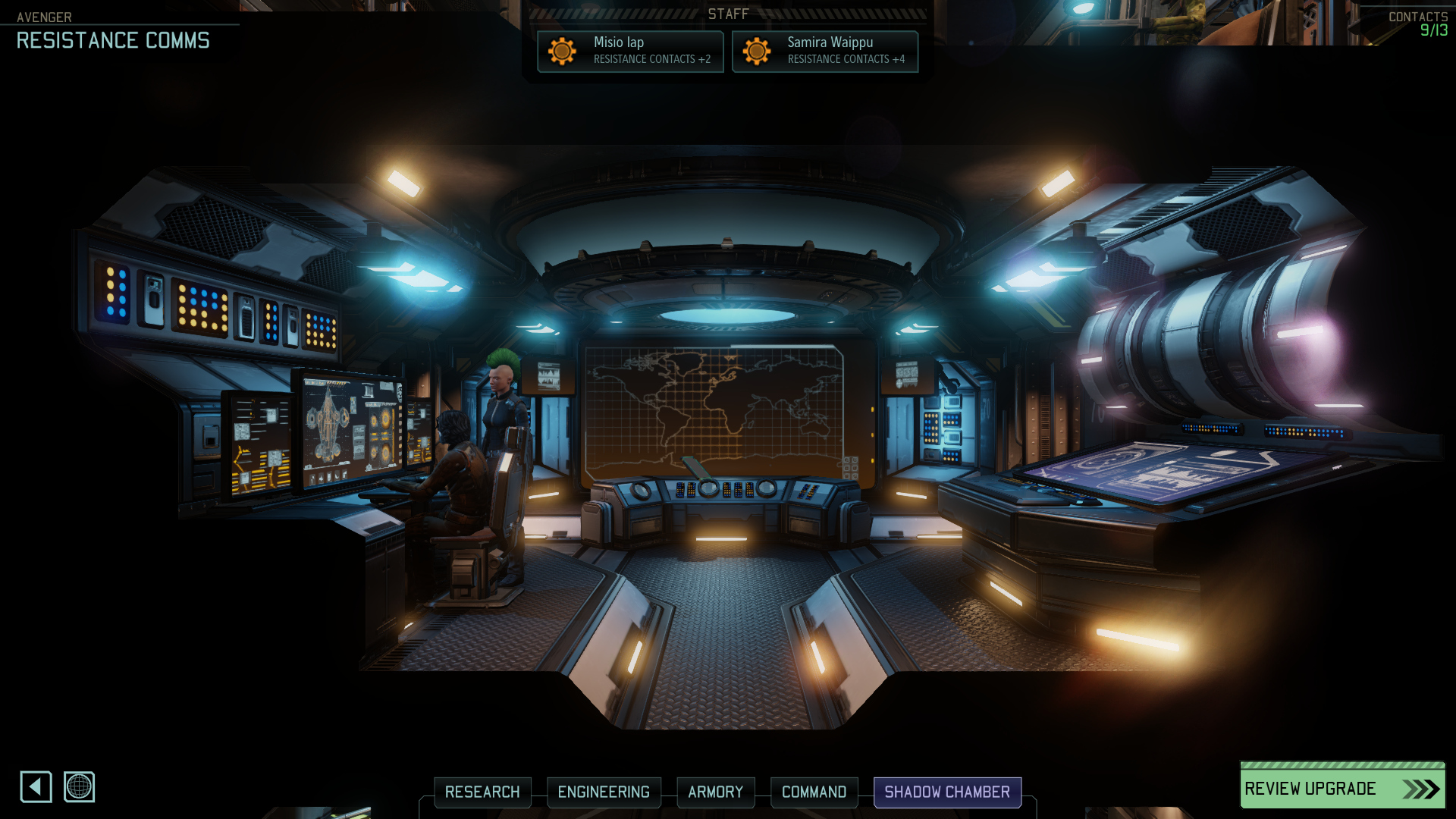Select Samira Waippu staff slot
1456x819 pixels.
825,51
